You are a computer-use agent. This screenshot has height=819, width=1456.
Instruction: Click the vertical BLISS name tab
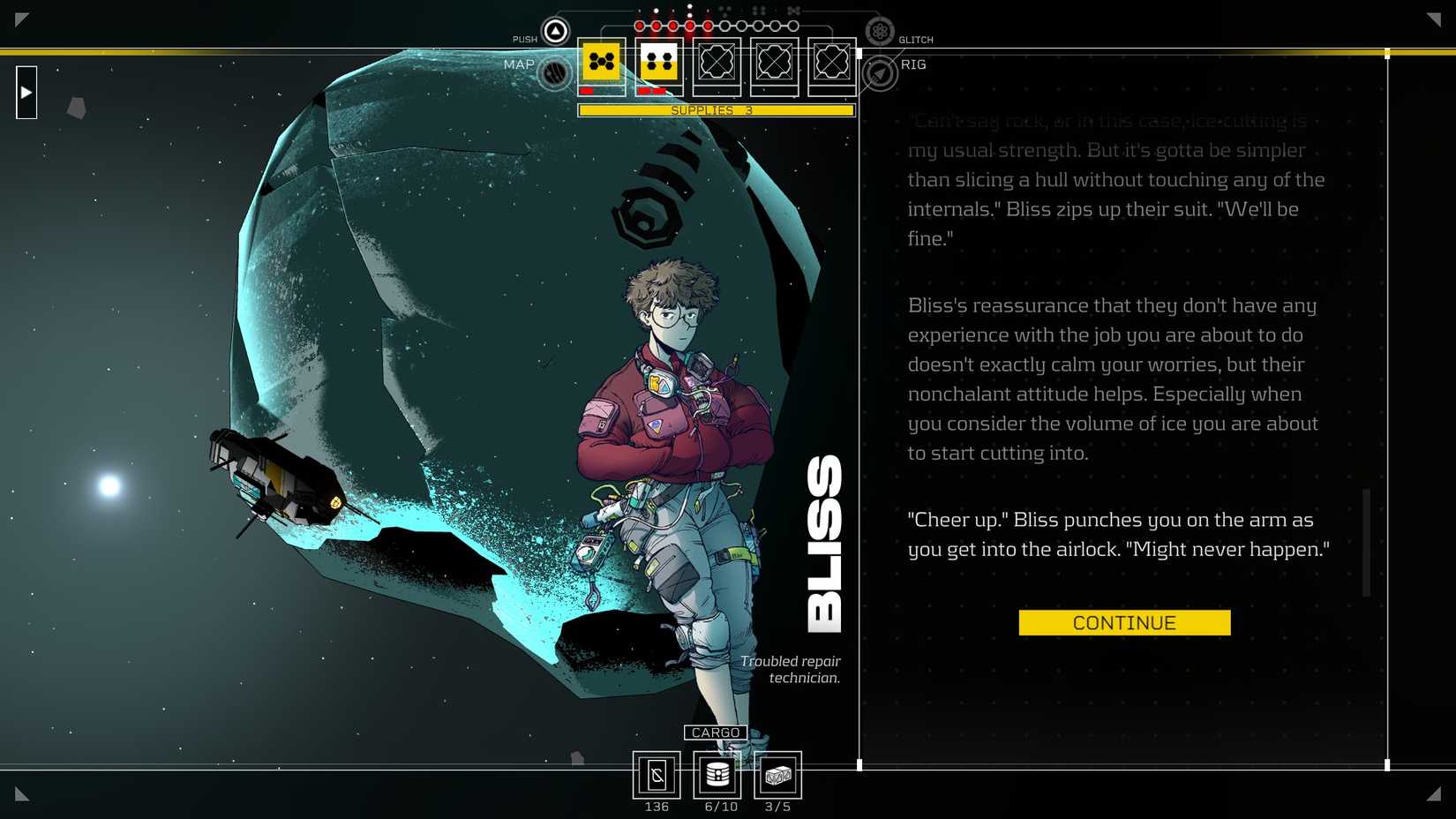(824, 540)
